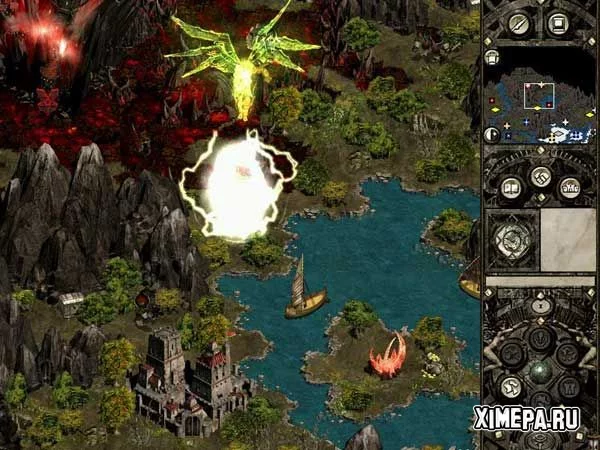Open the spellbook button below minimap
The width and height of the screenshot is (600, 450).
click(x=510, y=188)
